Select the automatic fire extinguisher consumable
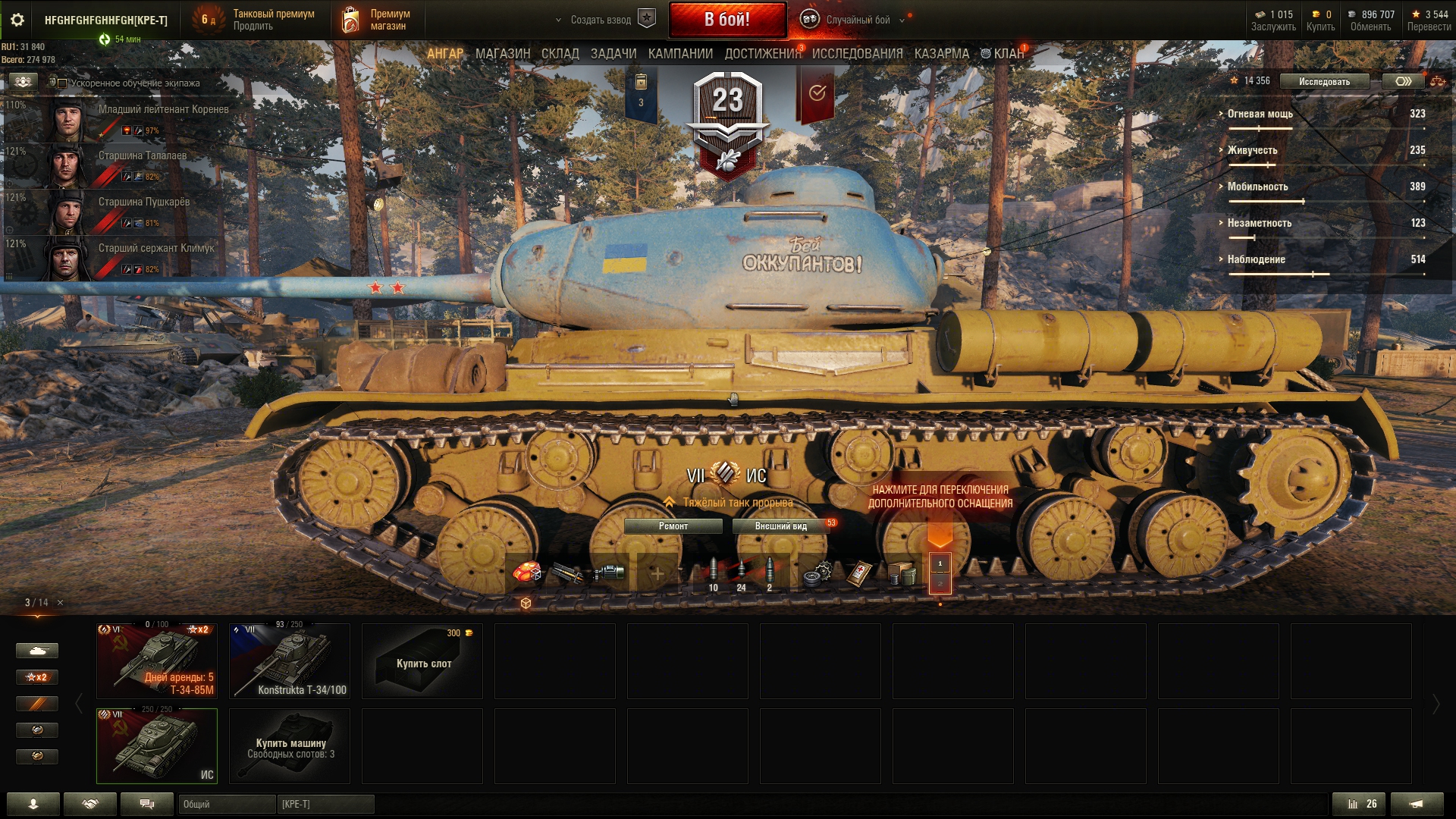The width and height of the screenshot is (1456, 819). (527, 570)
